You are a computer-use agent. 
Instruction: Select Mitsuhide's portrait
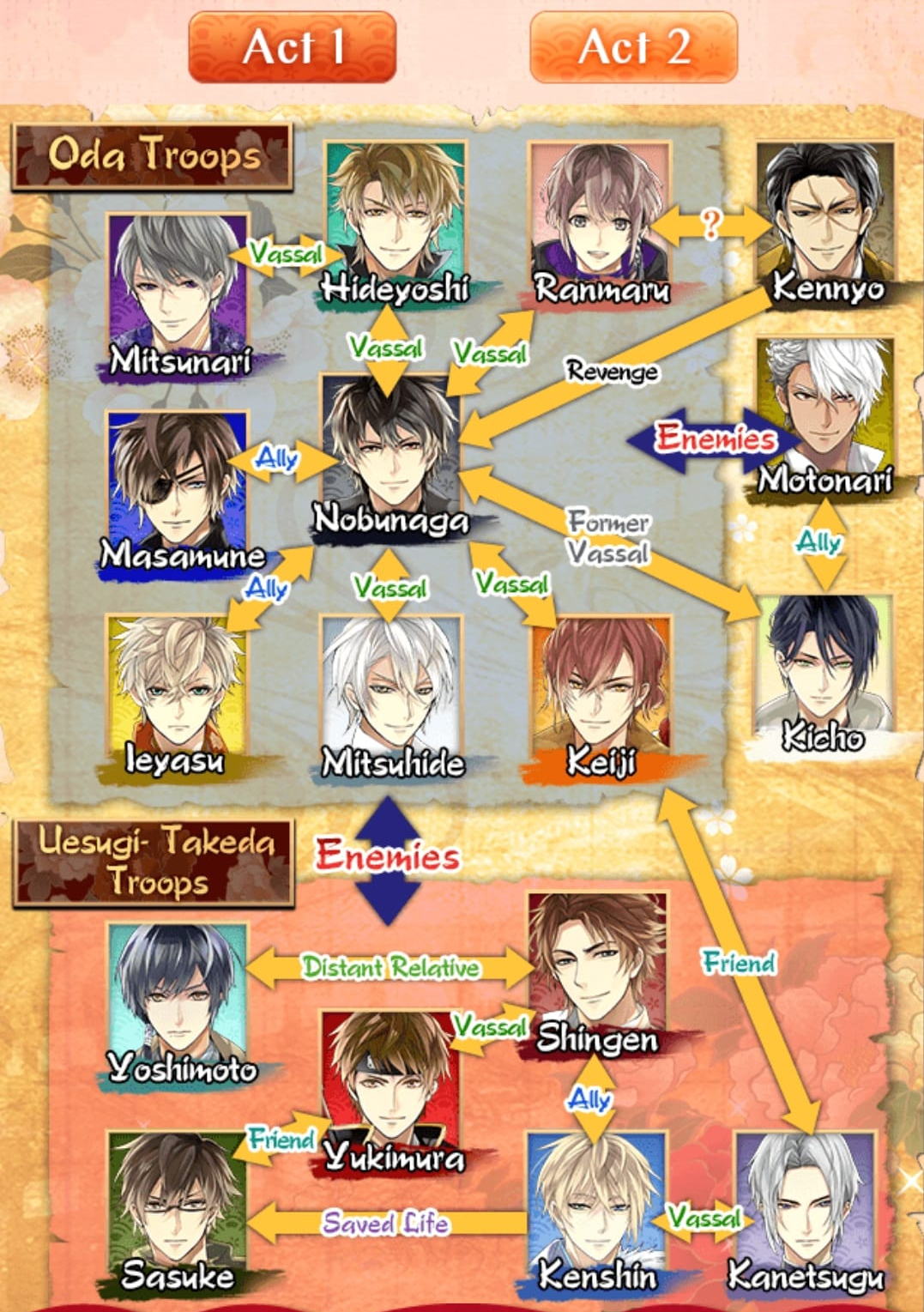(x=391, y=686)
